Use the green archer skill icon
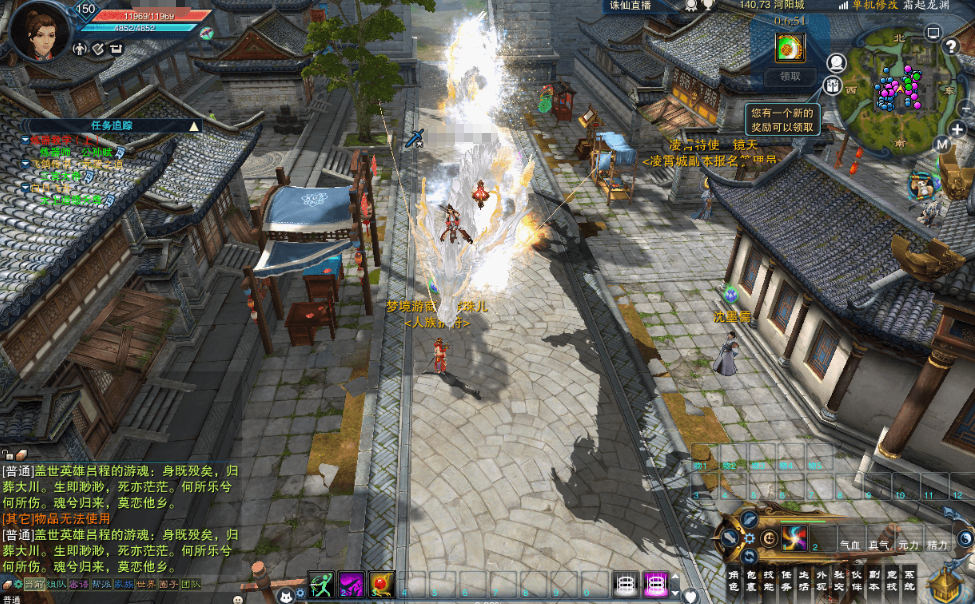The width and height of the screenshot is (975, 604). pyautogui.click(x=320, y=583)
